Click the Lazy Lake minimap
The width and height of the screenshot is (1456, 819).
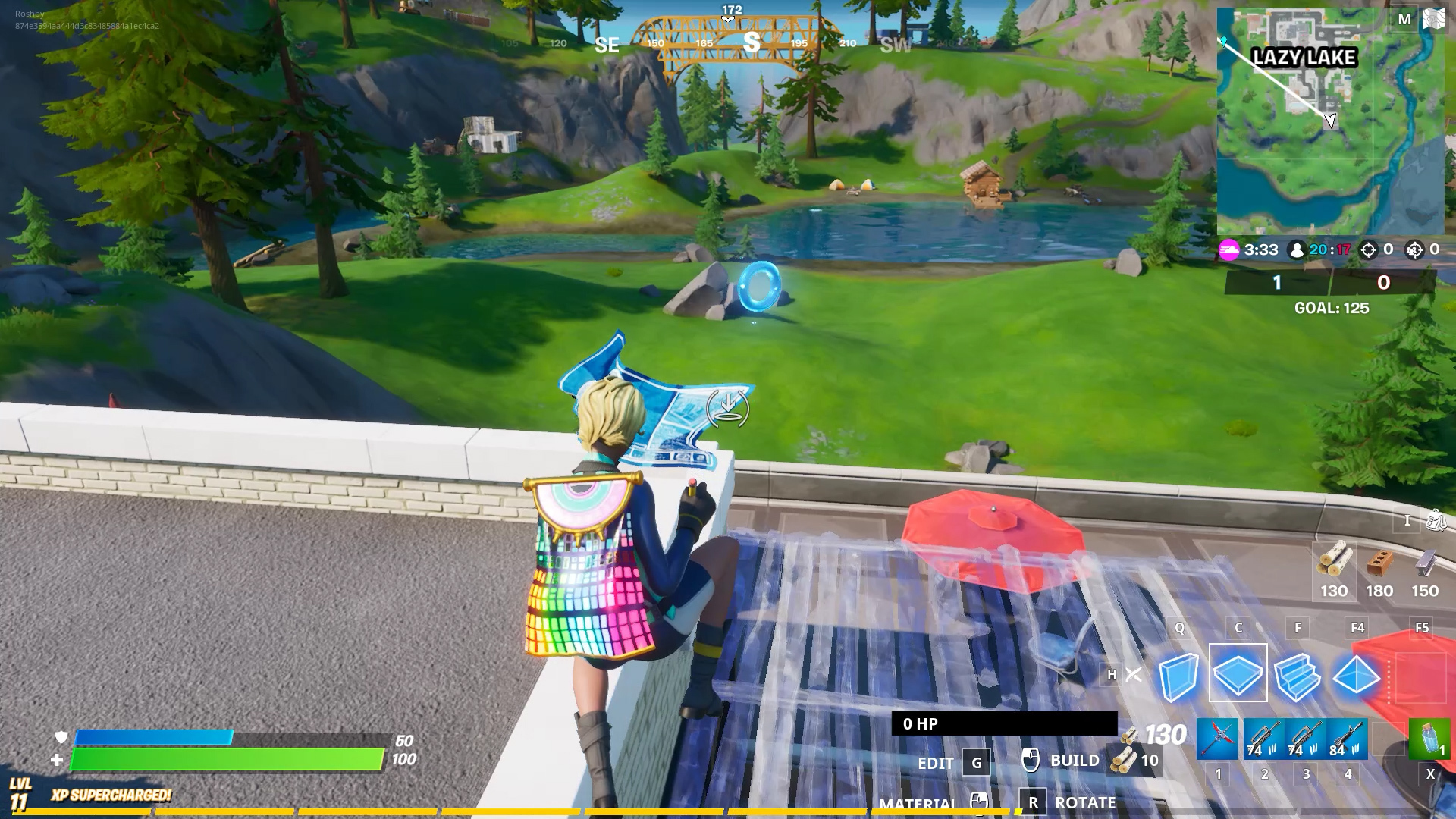click(1330, 121)
